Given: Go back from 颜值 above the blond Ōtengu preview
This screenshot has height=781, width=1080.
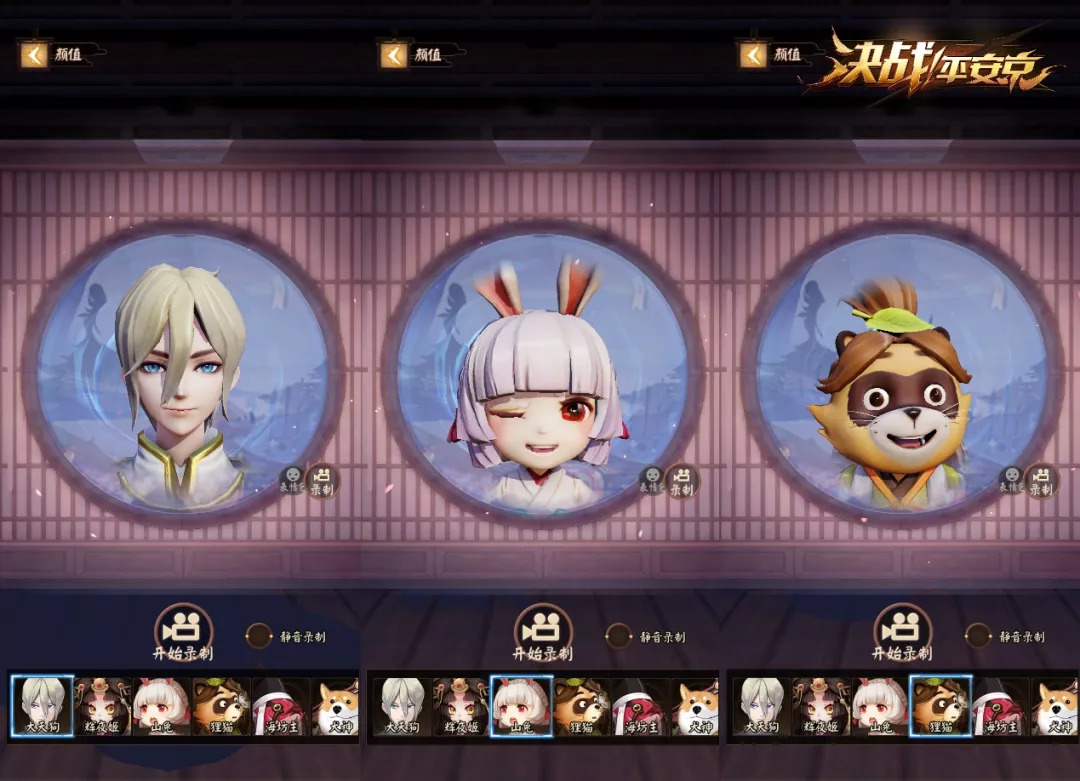Looking at the screenshot, I should point(34,54).
